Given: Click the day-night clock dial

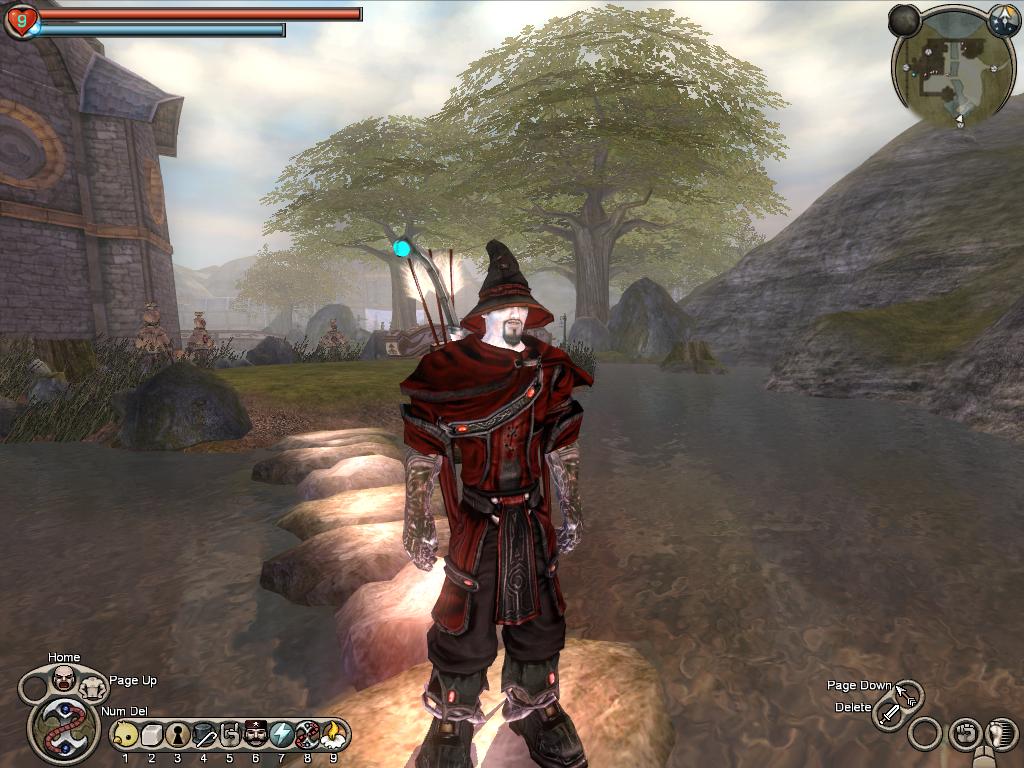Looking at the screenshot, I should pyautogui.click(x=1003, y=20).
